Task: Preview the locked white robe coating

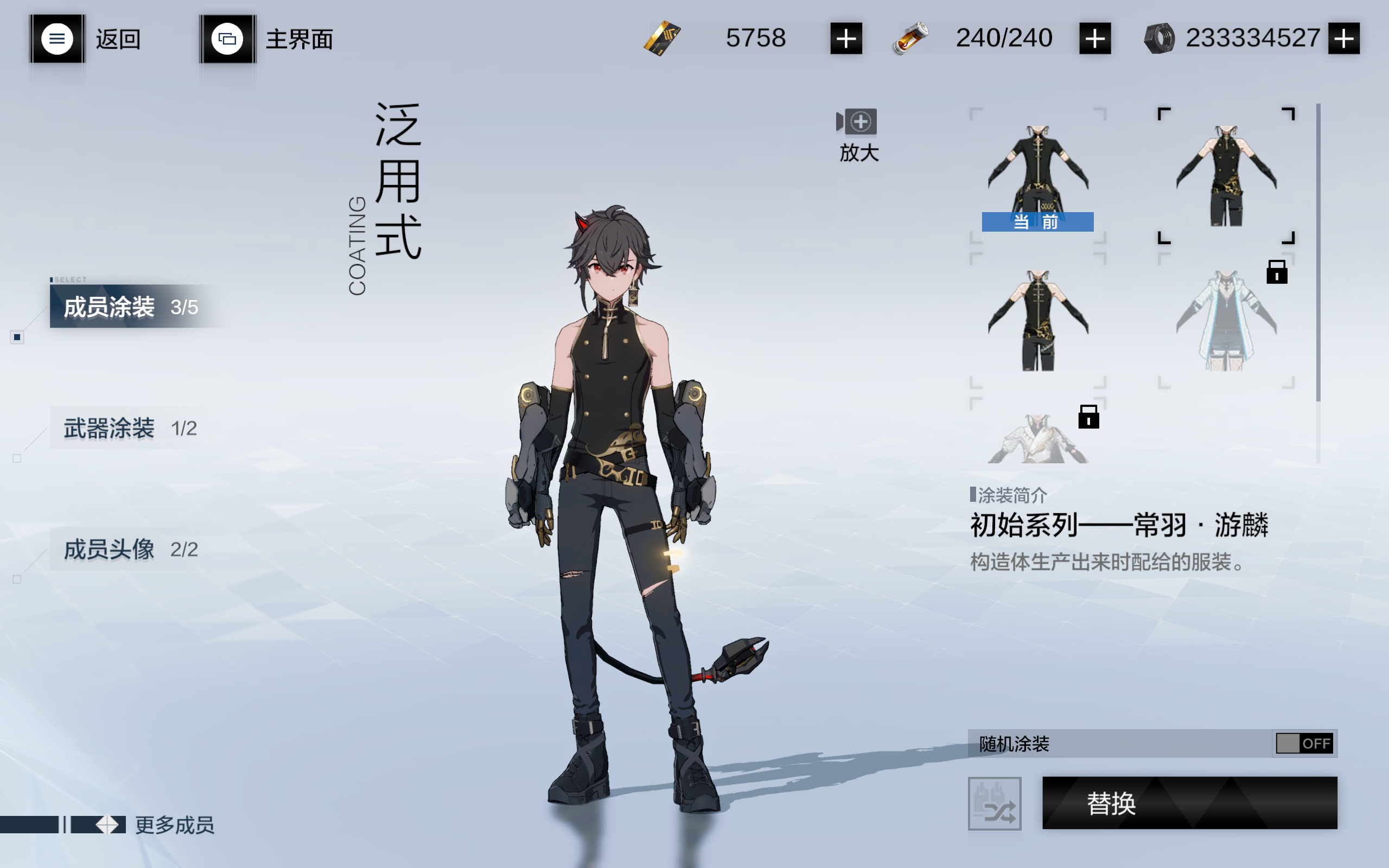Action: coord(1038,435)
